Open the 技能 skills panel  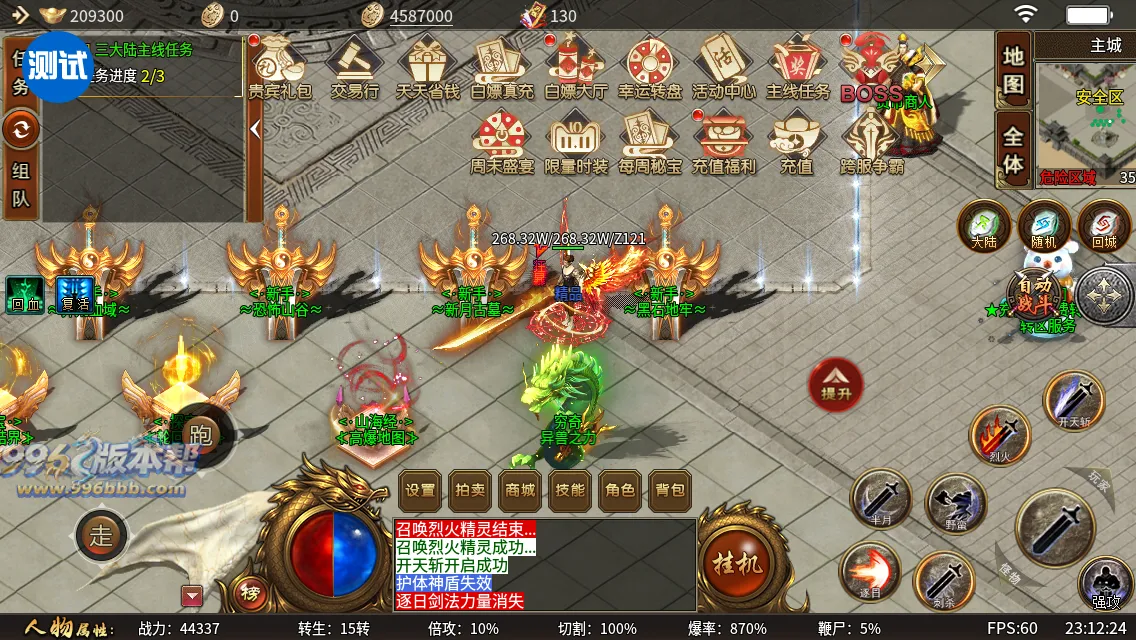pyautogui.click(x=570, y=490)
